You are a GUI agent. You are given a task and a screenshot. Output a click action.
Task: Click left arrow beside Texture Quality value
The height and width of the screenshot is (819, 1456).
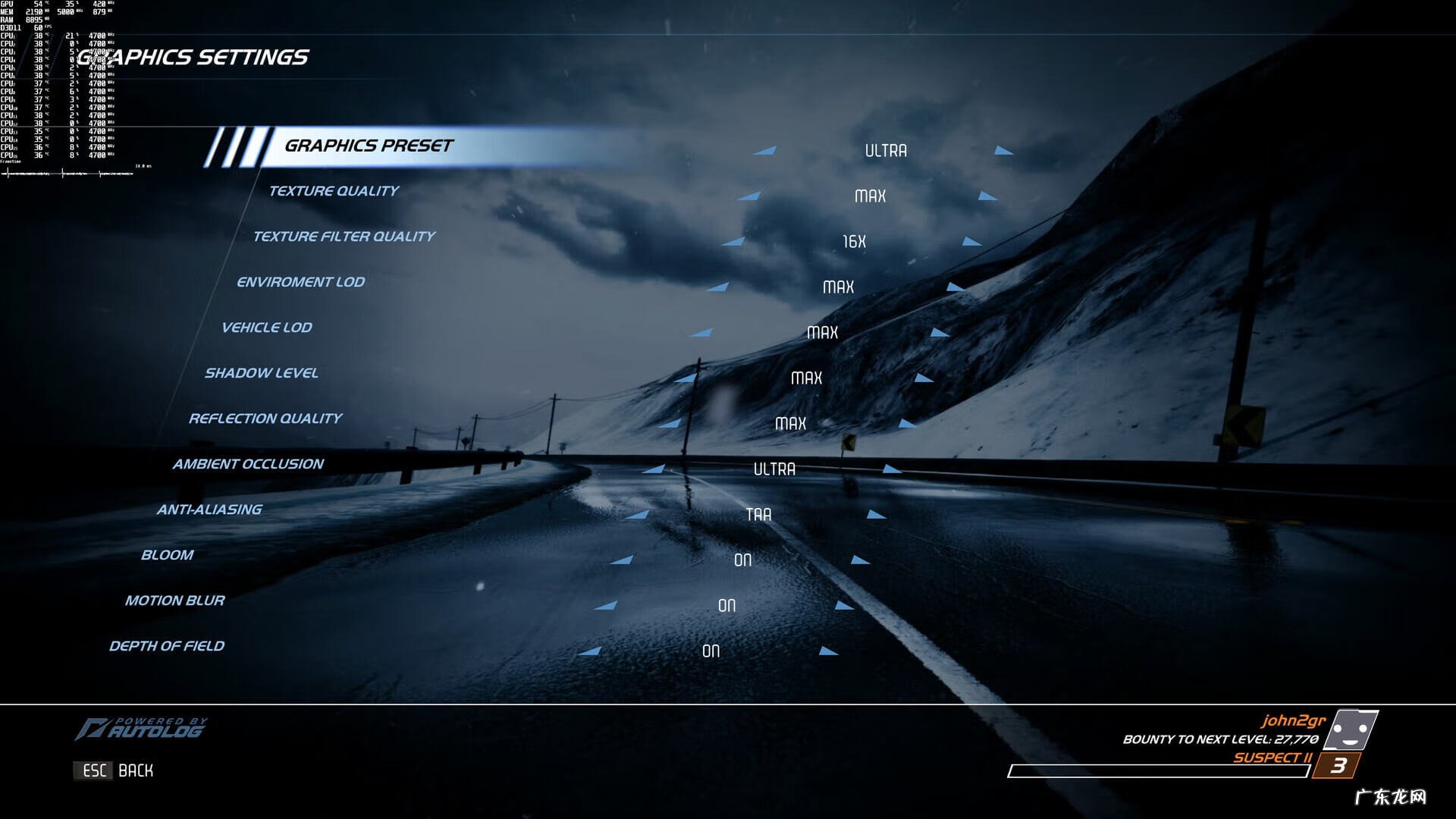point(749,196)
